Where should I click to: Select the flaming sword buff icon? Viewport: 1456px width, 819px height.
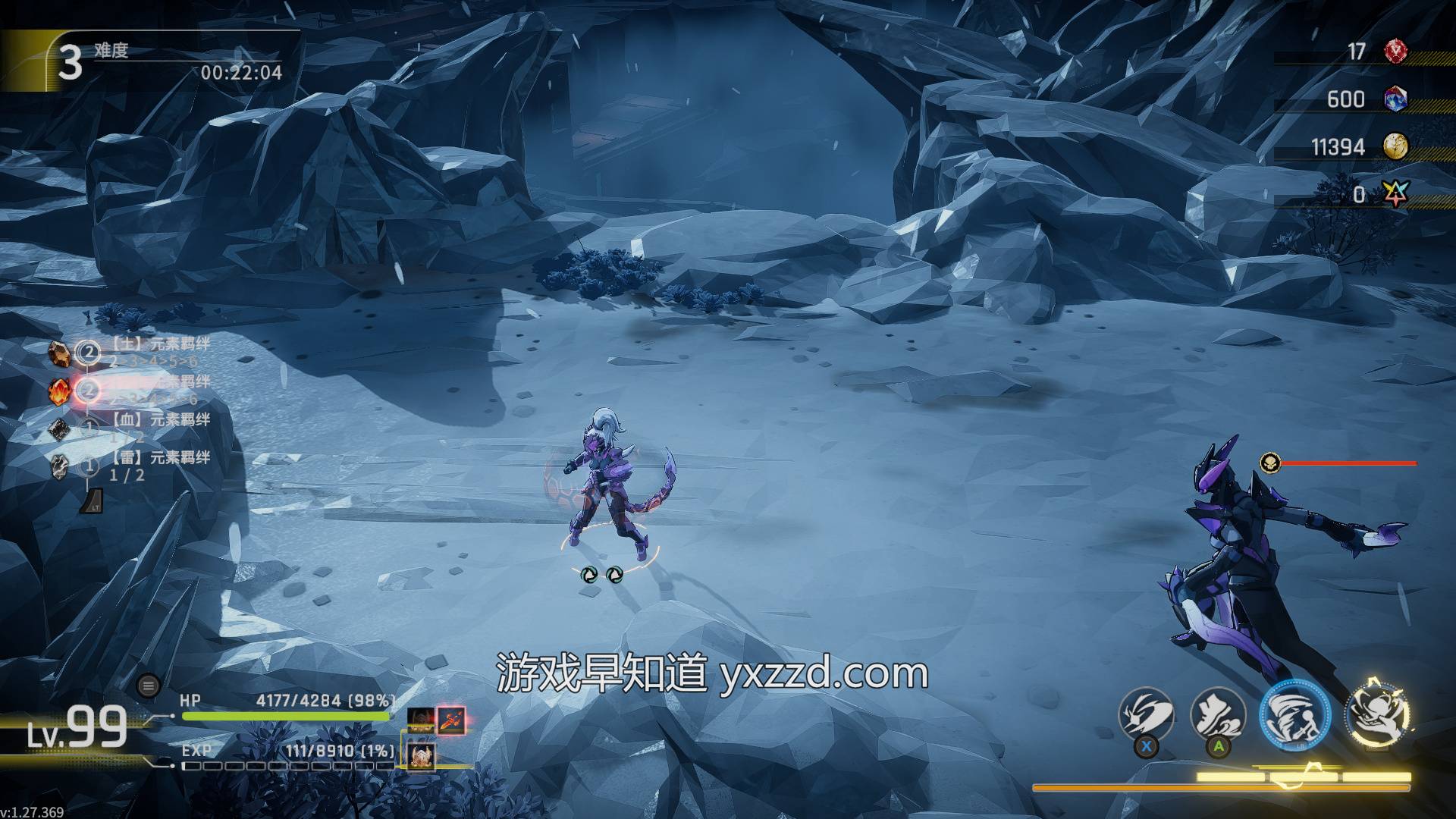tap(450, 719)
